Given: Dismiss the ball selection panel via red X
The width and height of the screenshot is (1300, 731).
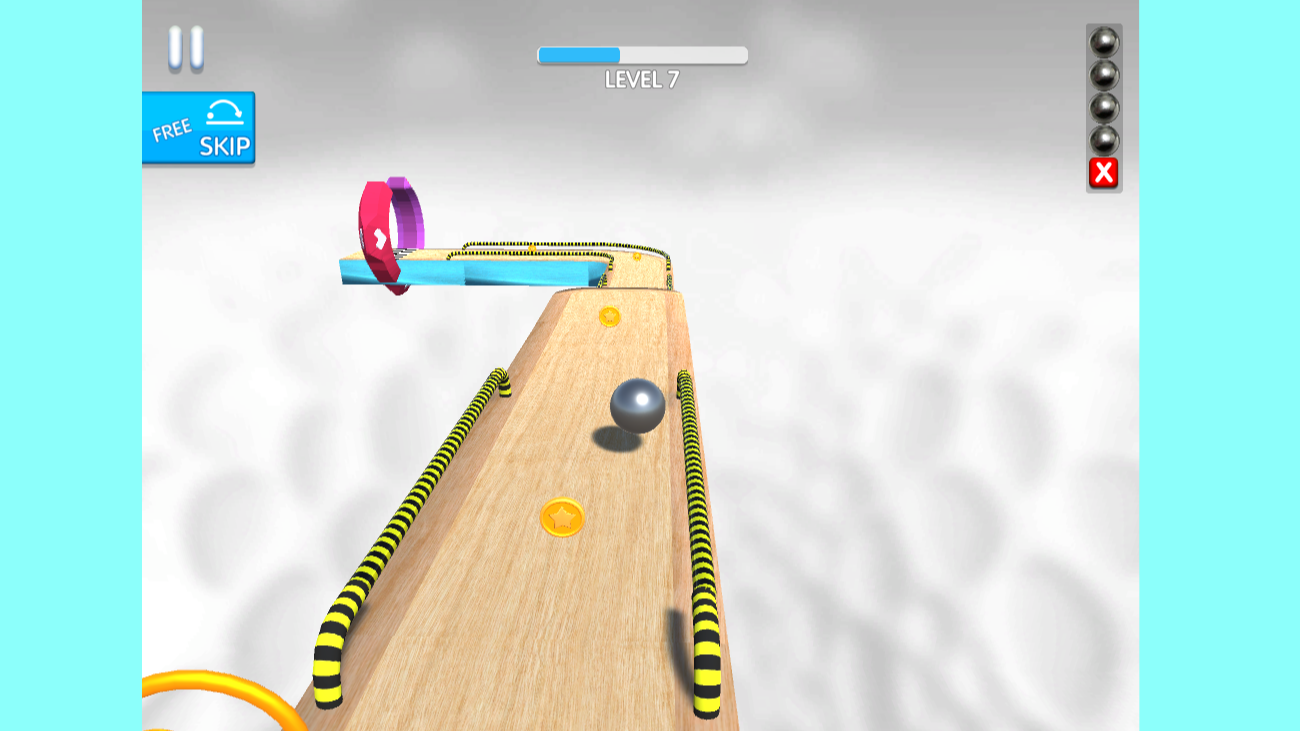Looking at the screenshot, I should [x=1102, y=170].
